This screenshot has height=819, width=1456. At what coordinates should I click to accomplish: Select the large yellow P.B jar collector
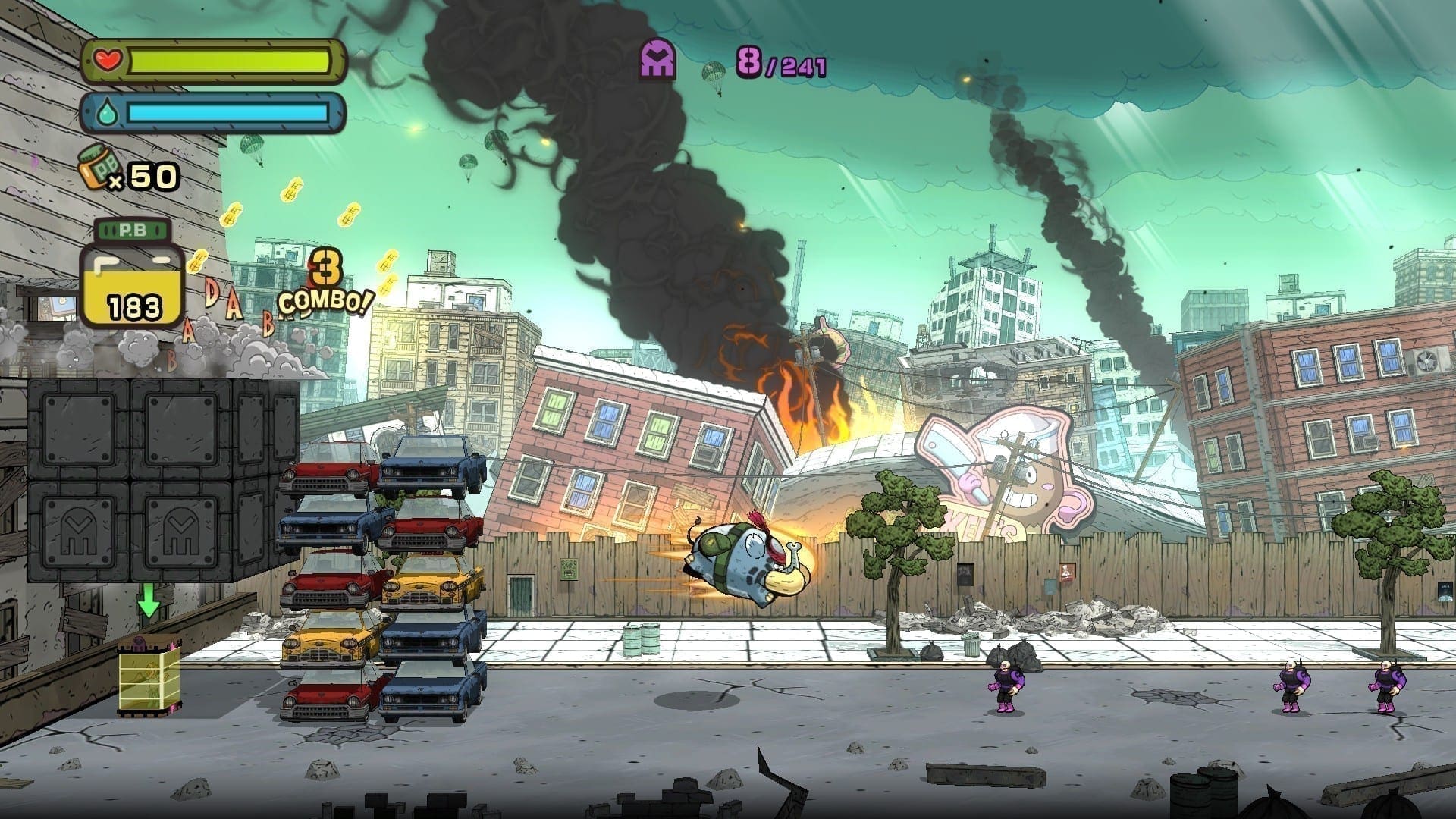tap(133, 275)
